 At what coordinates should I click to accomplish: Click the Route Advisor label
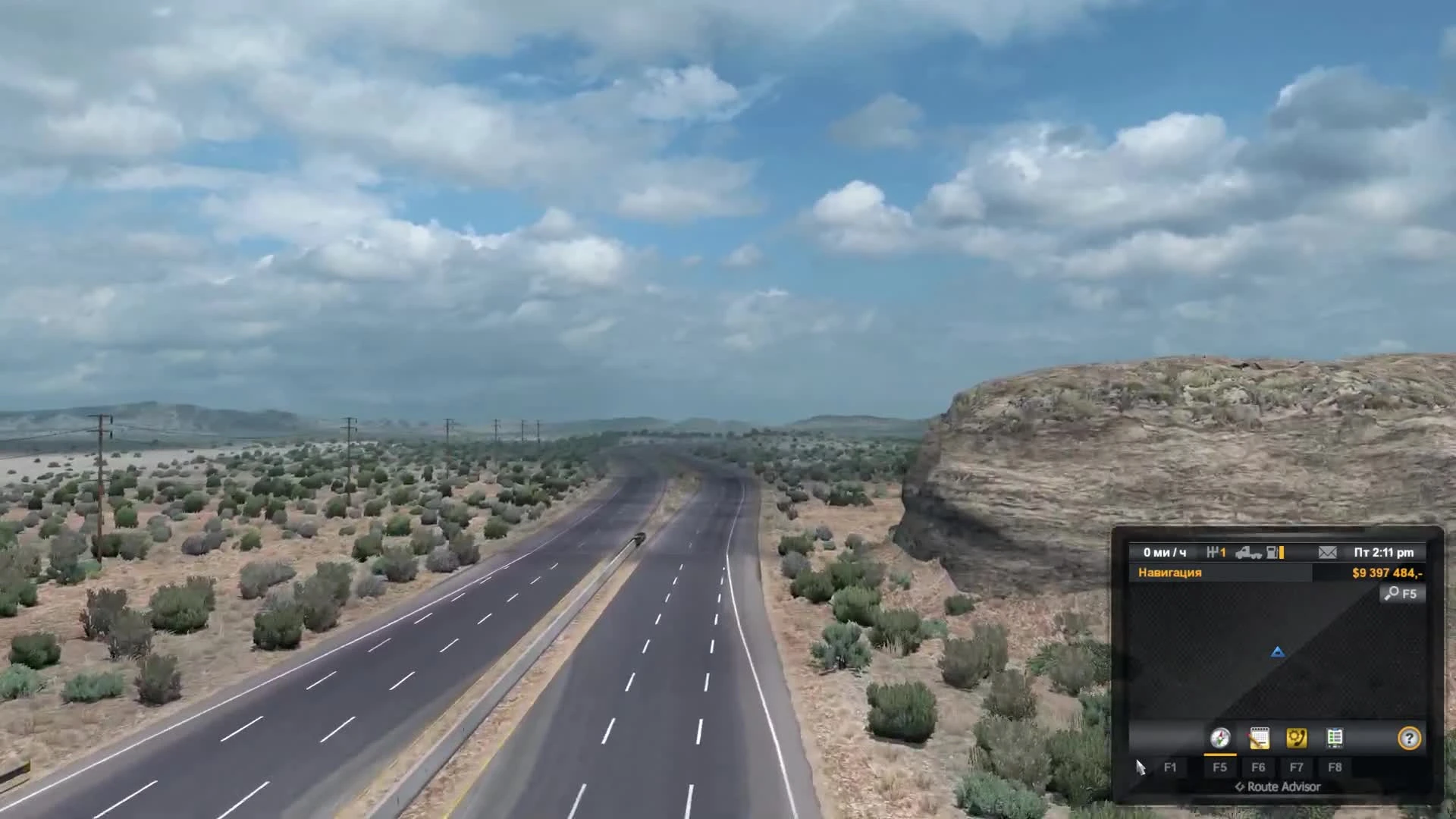click(1278, 787)
